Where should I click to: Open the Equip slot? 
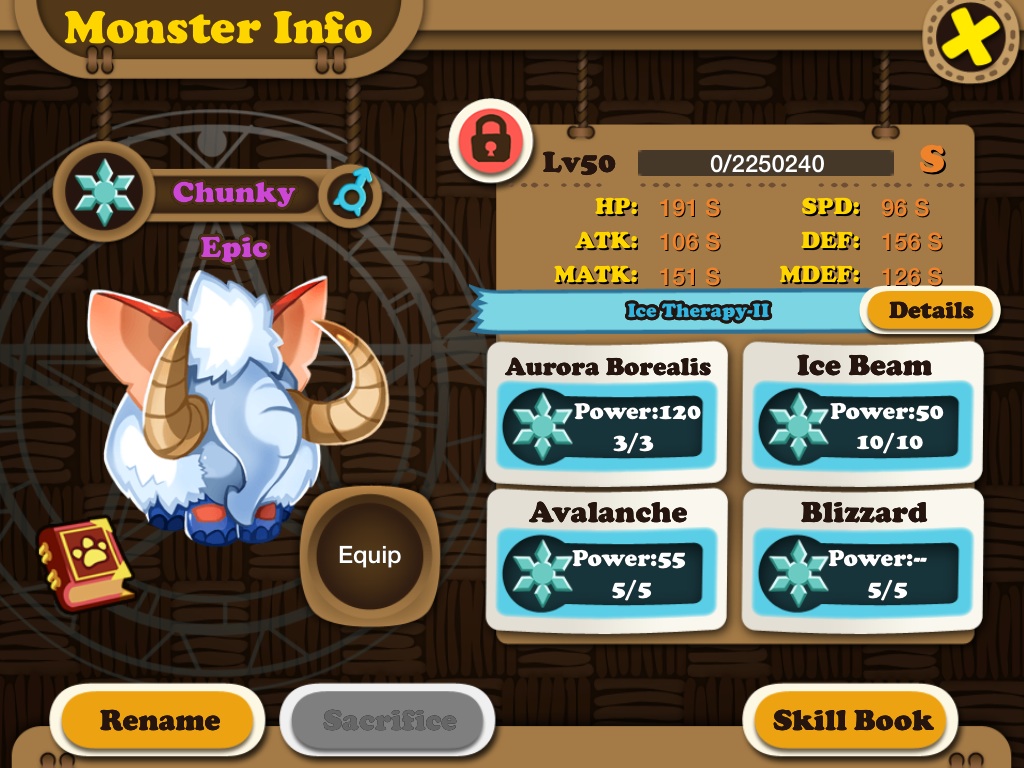point(369,555)
